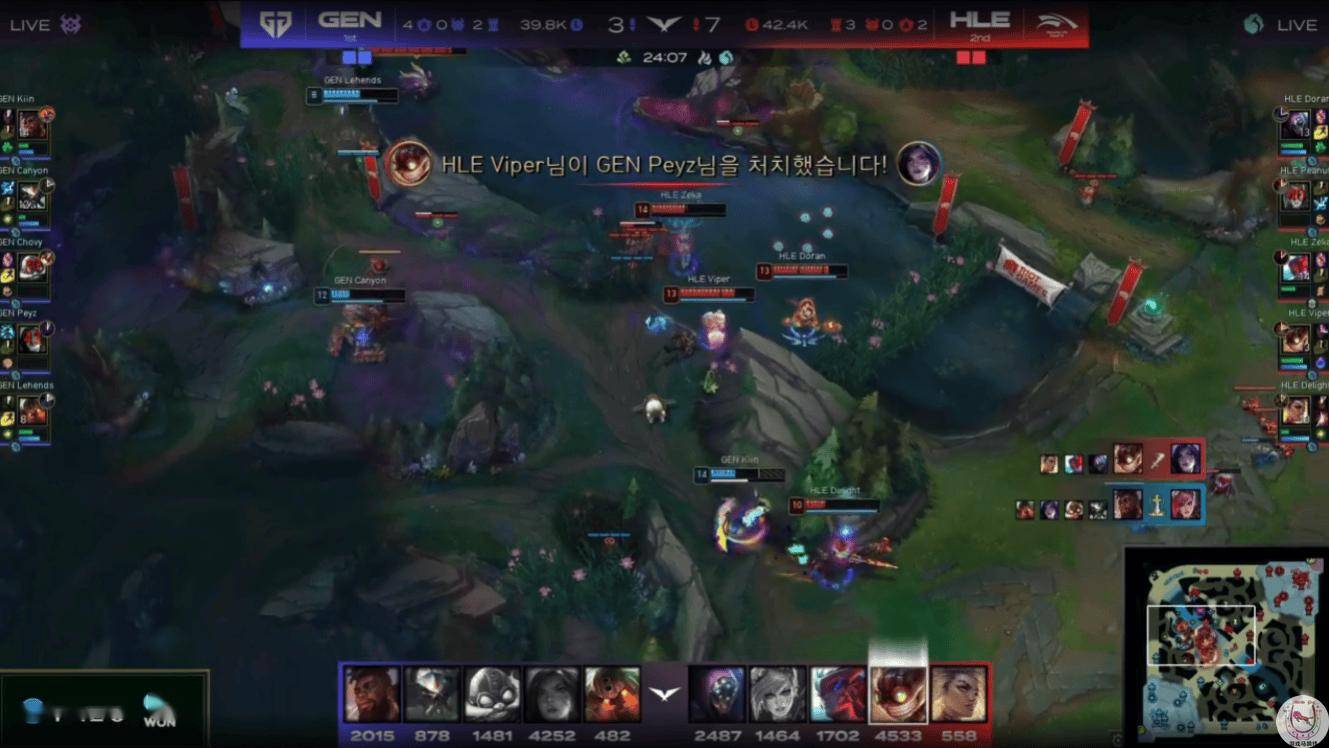This screenshot has height=748, width=1329.
Task: Select HLE Viper's portrait in the side panel
Action: (1296, 339)
